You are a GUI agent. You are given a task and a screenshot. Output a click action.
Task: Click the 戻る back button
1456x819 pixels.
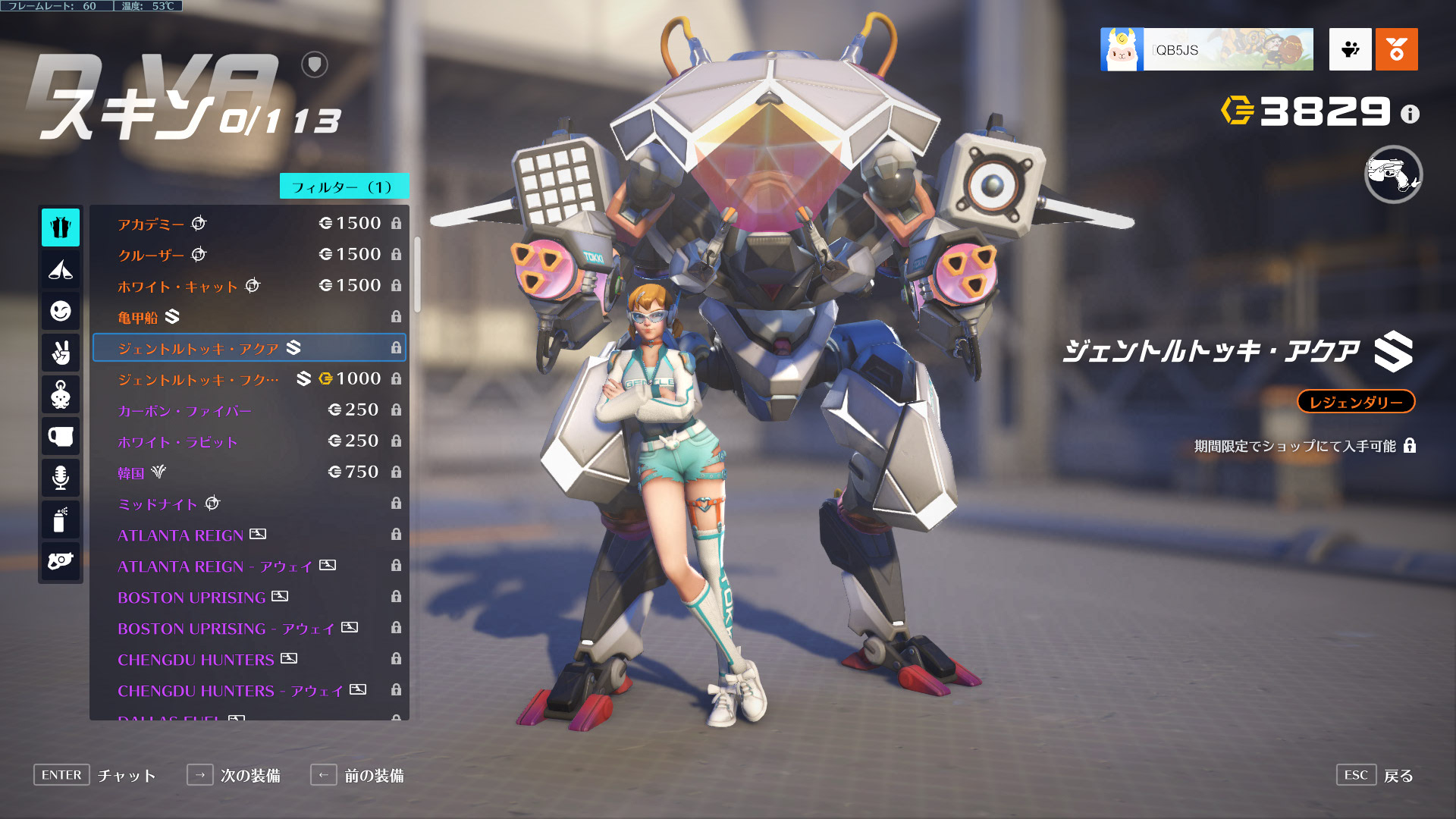(x=1397, y=775)
